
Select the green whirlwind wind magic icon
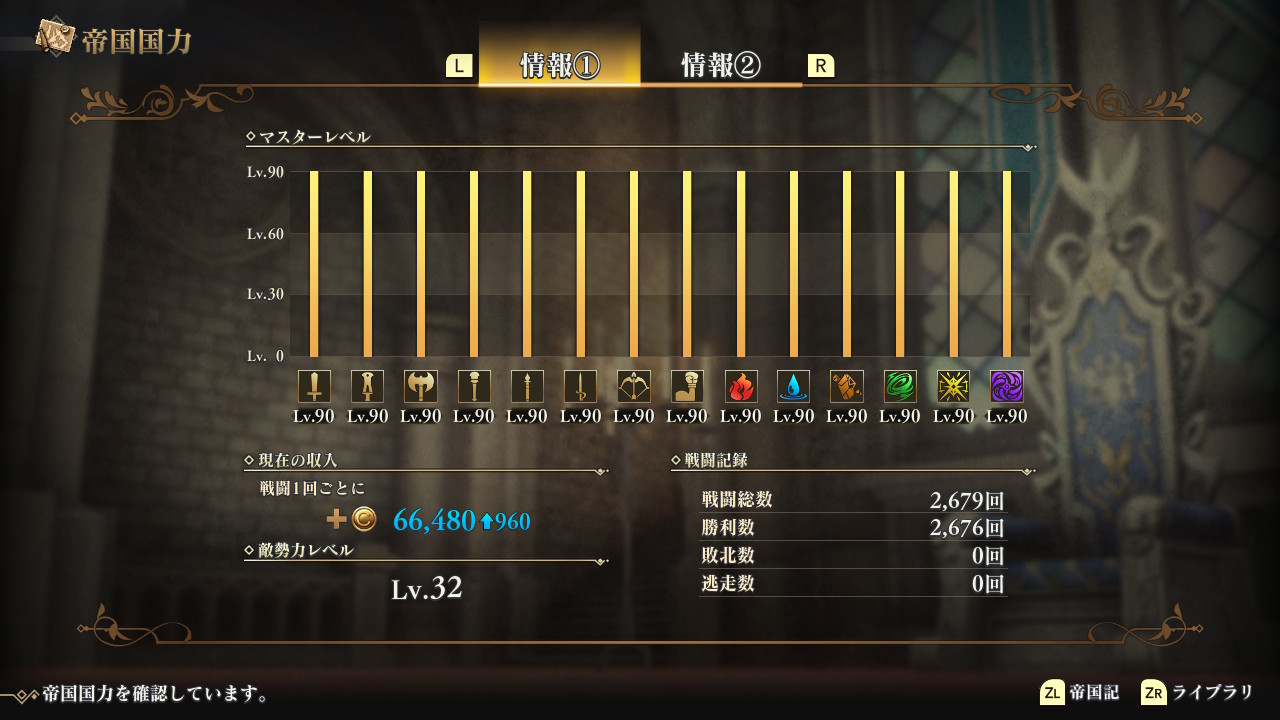900,386
